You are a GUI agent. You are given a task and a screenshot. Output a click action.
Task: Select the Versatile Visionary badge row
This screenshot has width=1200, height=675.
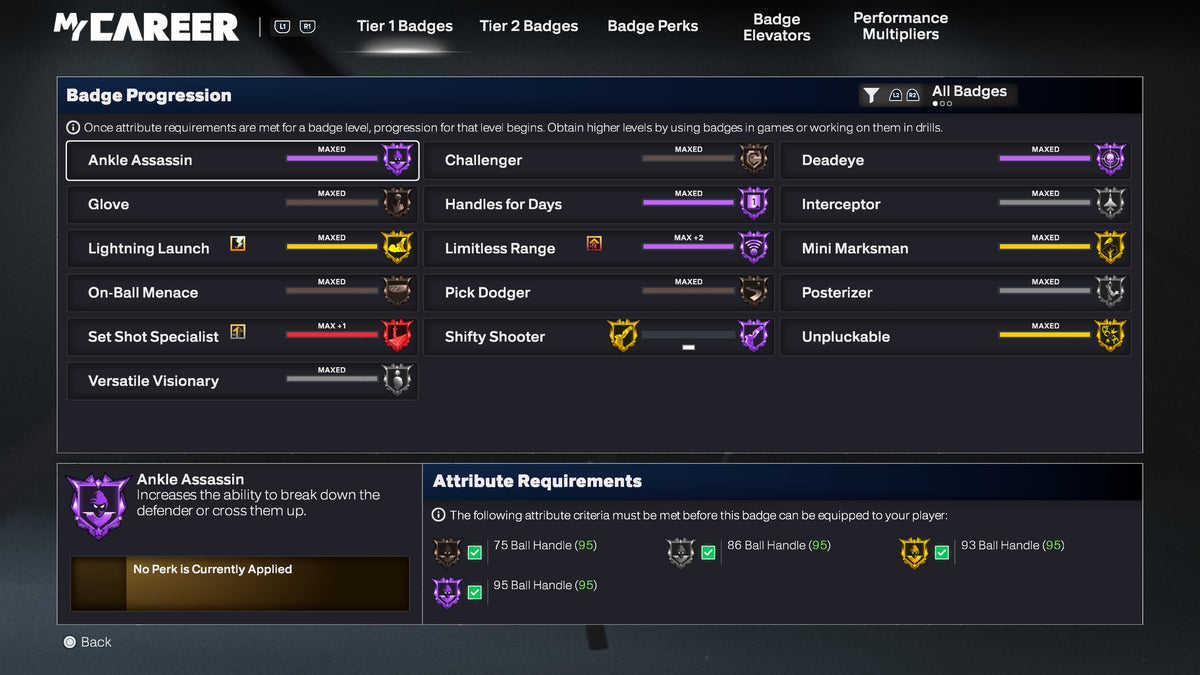click(241, 380)
